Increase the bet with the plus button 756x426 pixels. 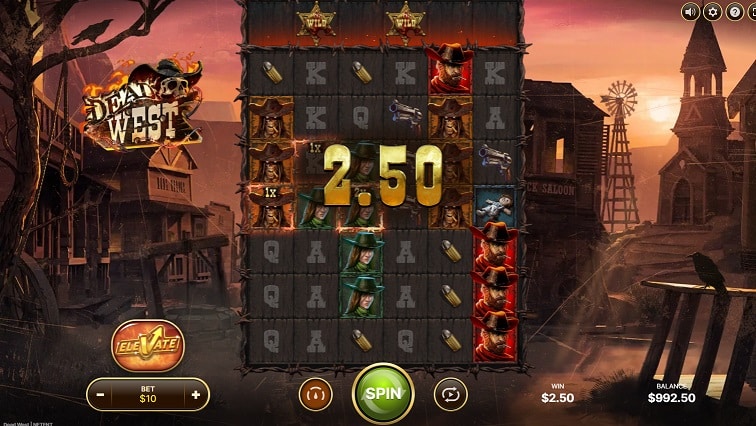click(x=195, y=395)
